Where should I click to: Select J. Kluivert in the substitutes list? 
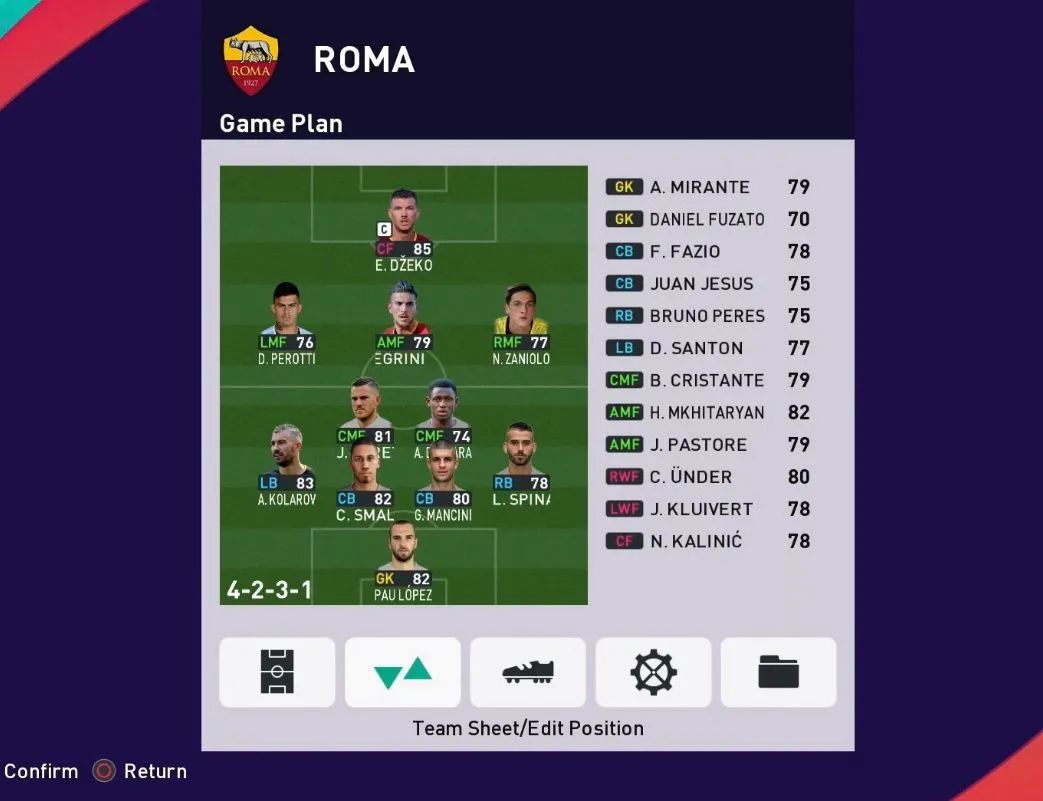707,509
